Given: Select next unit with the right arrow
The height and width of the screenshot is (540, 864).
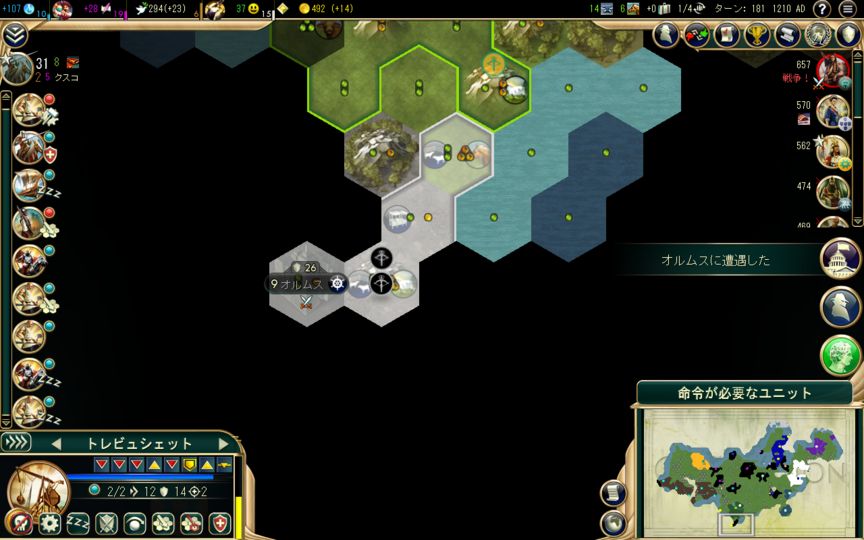Looking at the screenshot, I should click(x=222, y=443).
